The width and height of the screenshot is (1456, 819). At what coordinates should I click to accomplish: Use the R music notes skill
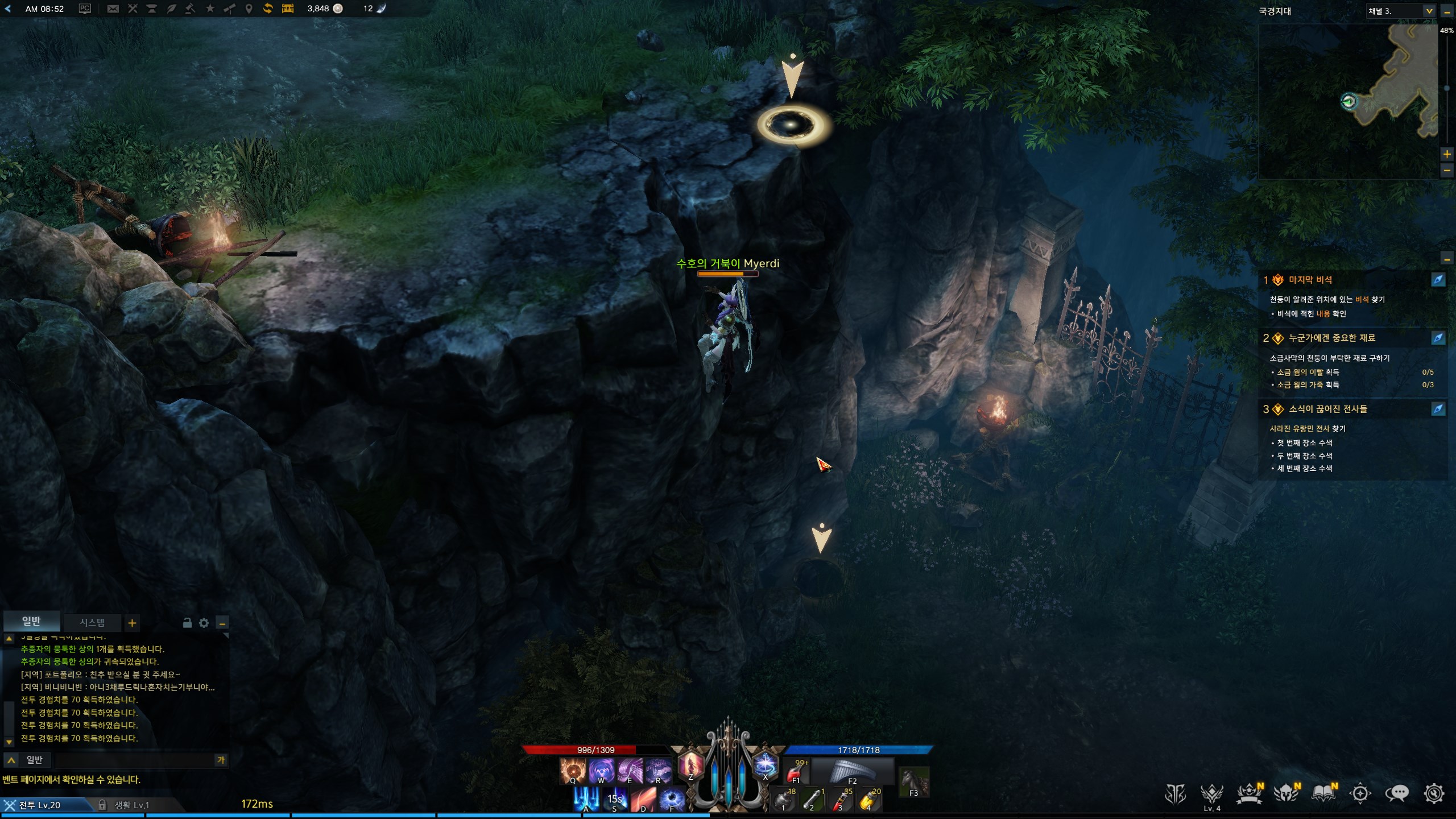click(658, 771)
